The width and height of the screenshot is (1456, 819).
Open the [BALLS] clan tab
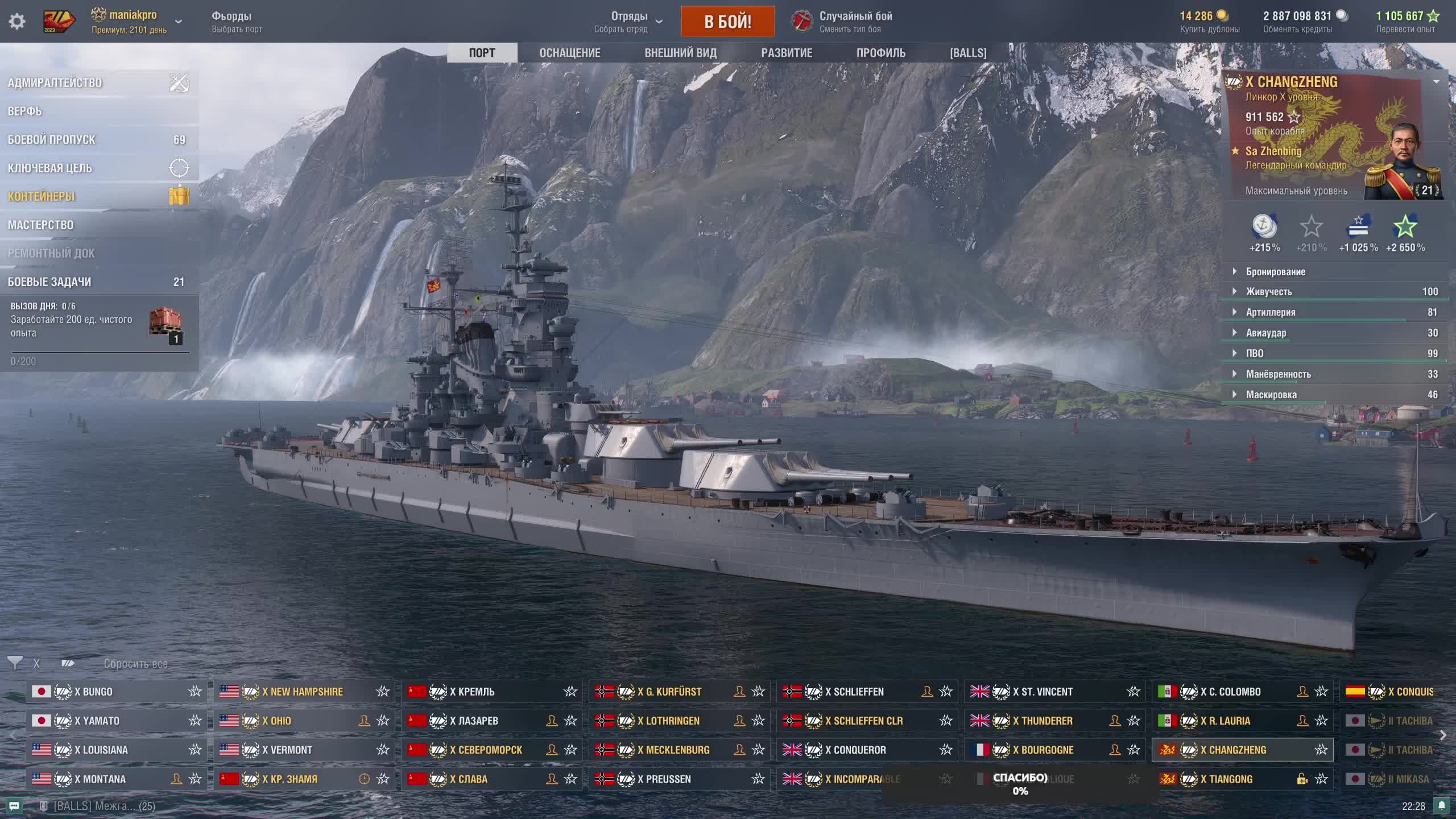pyautogui.click(x=968, y=53)
